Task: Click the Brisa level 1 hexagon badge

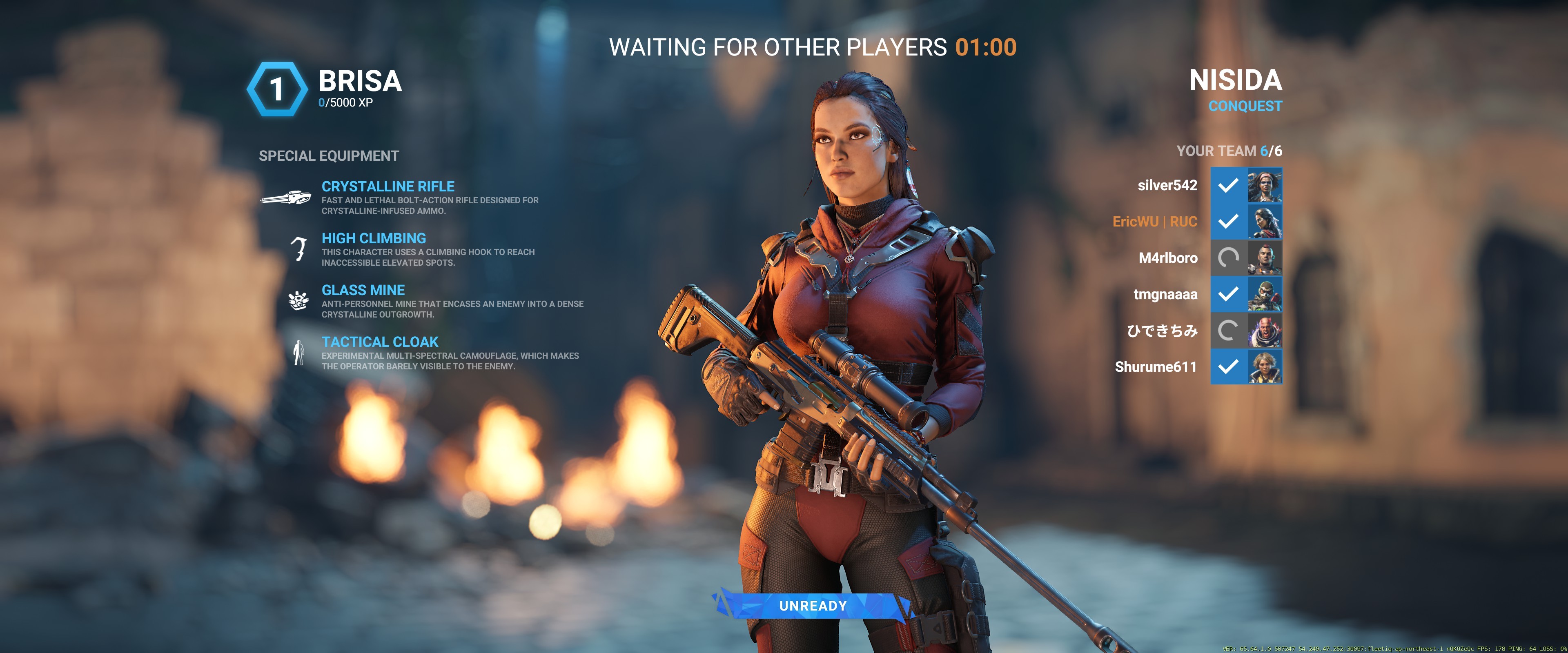Action: pyautogui.click(x=277, y=89)
